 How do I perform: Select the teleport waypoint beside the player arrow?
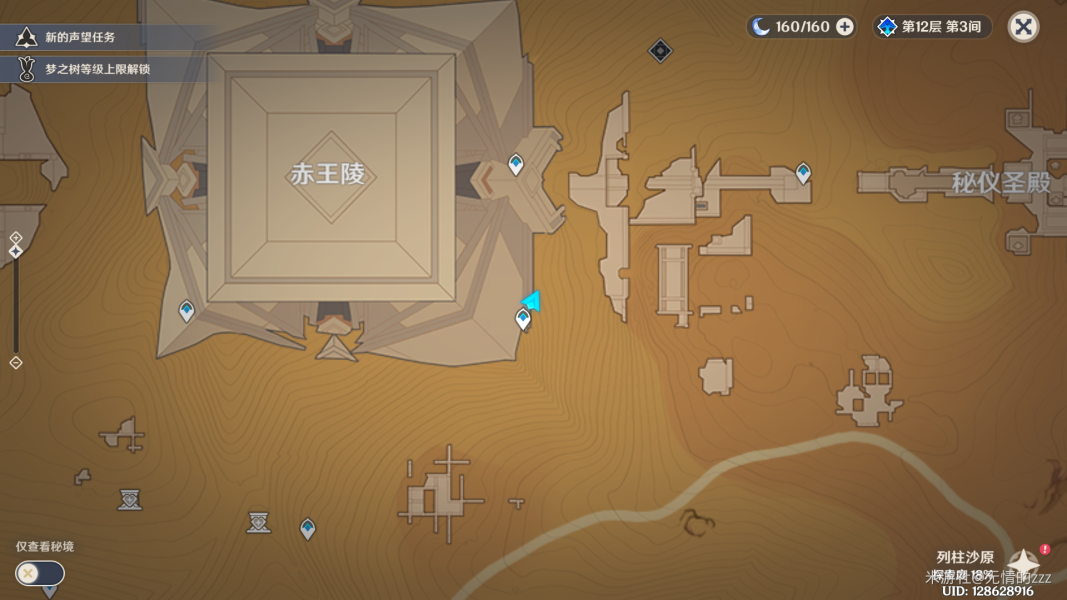522,319
